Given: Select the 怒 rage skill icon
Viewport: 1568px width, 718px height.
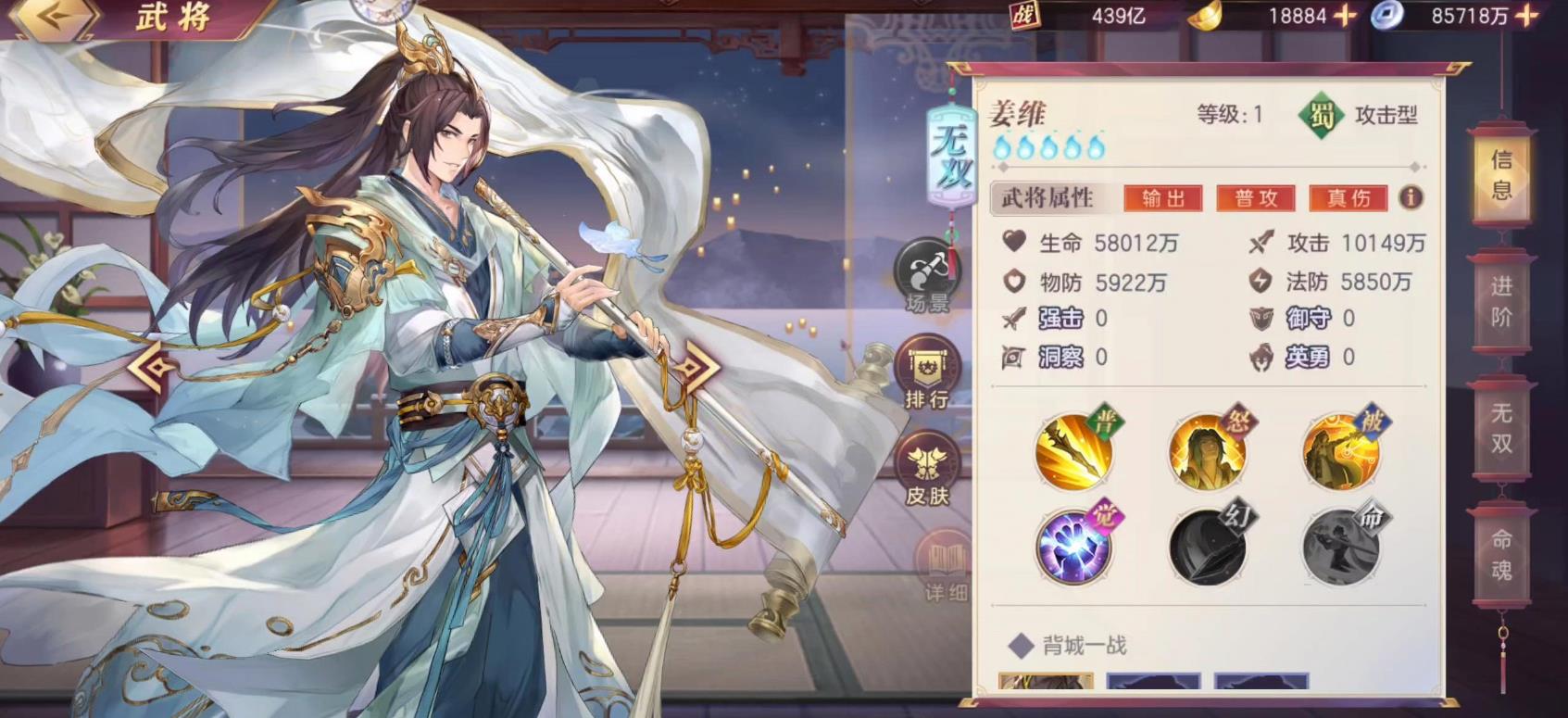Looking at the screenshot, I should click(x=1206, y=453).
